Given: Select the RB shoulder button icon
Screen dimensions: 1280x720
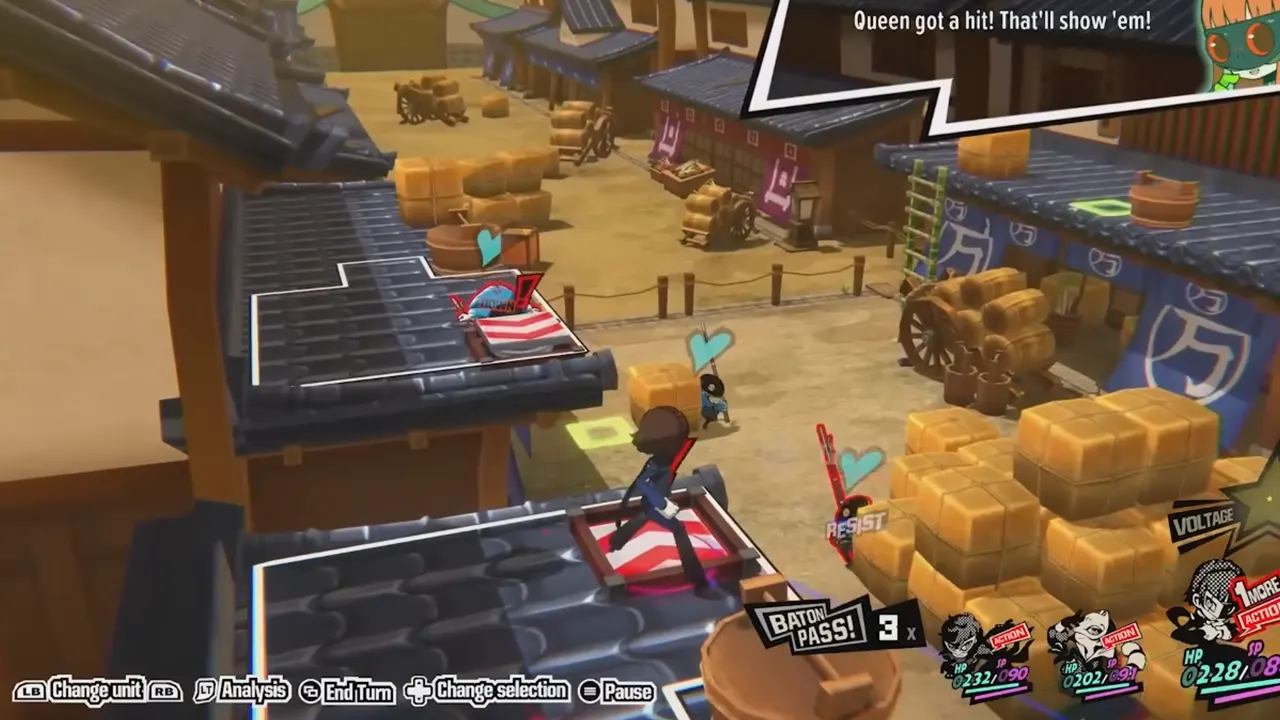Looking at the screenshot, I should click(x=164, y=691).
